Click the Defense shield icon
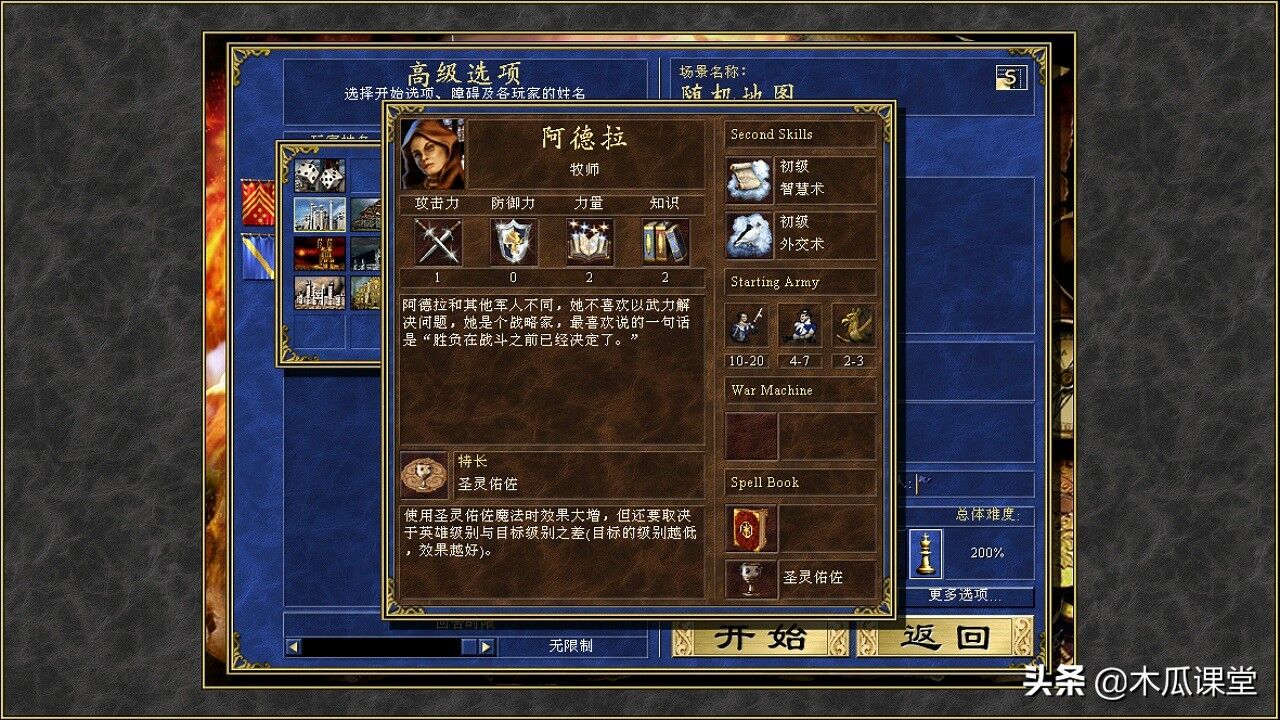 513,243
